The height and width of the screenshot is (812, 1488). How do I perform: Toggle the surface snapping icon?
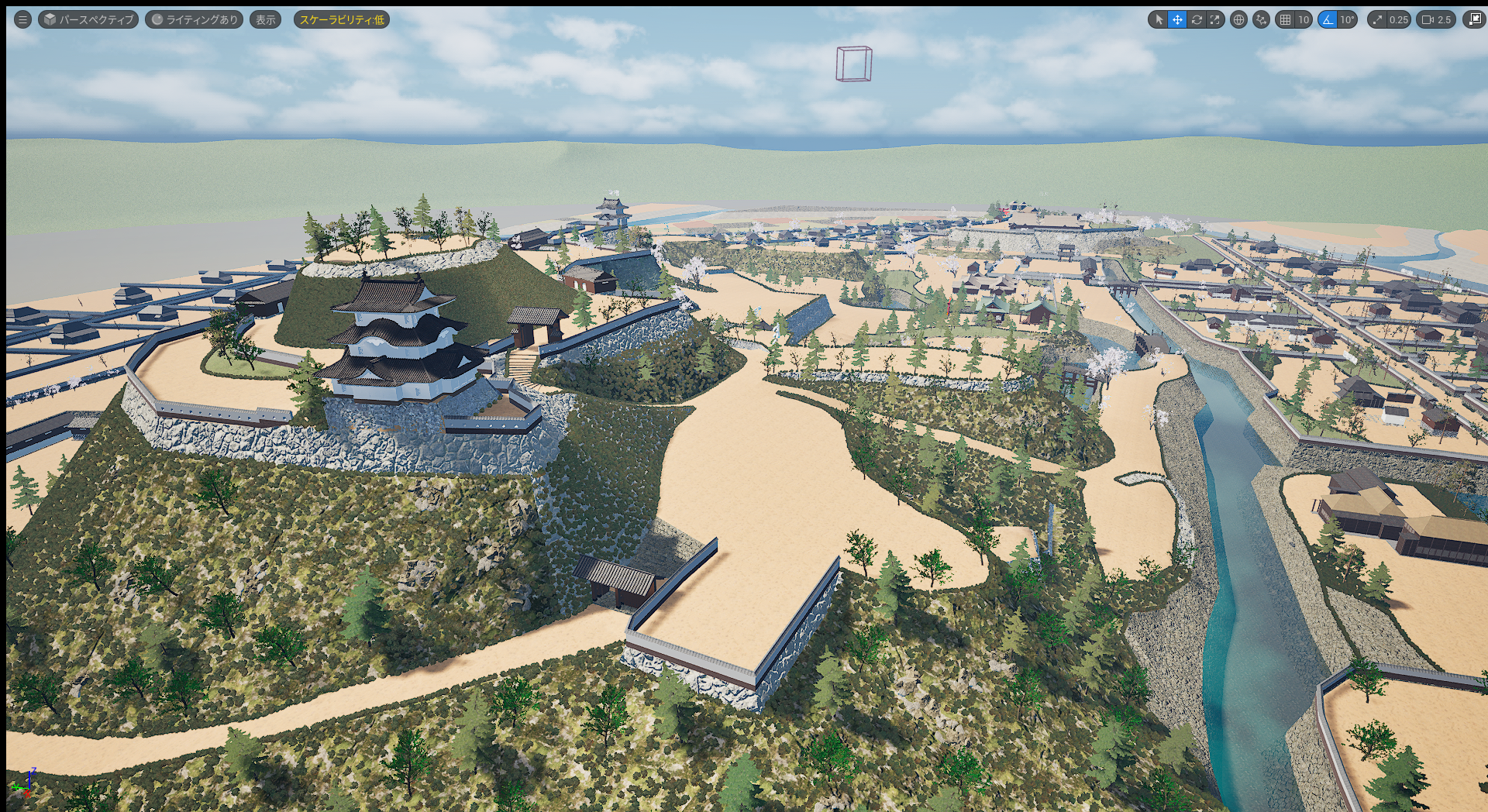coord(1261,19)
